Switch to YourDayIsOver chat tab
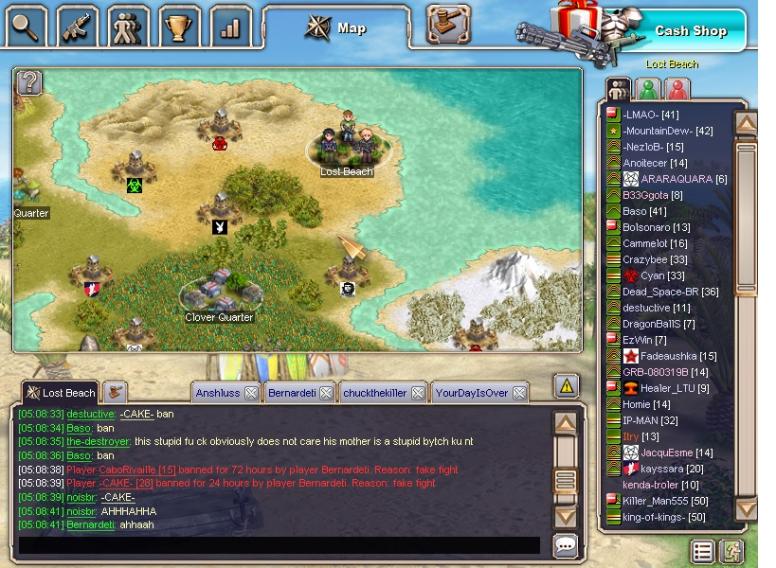Screen dimensions: 776x568 [x=471, y=393]
